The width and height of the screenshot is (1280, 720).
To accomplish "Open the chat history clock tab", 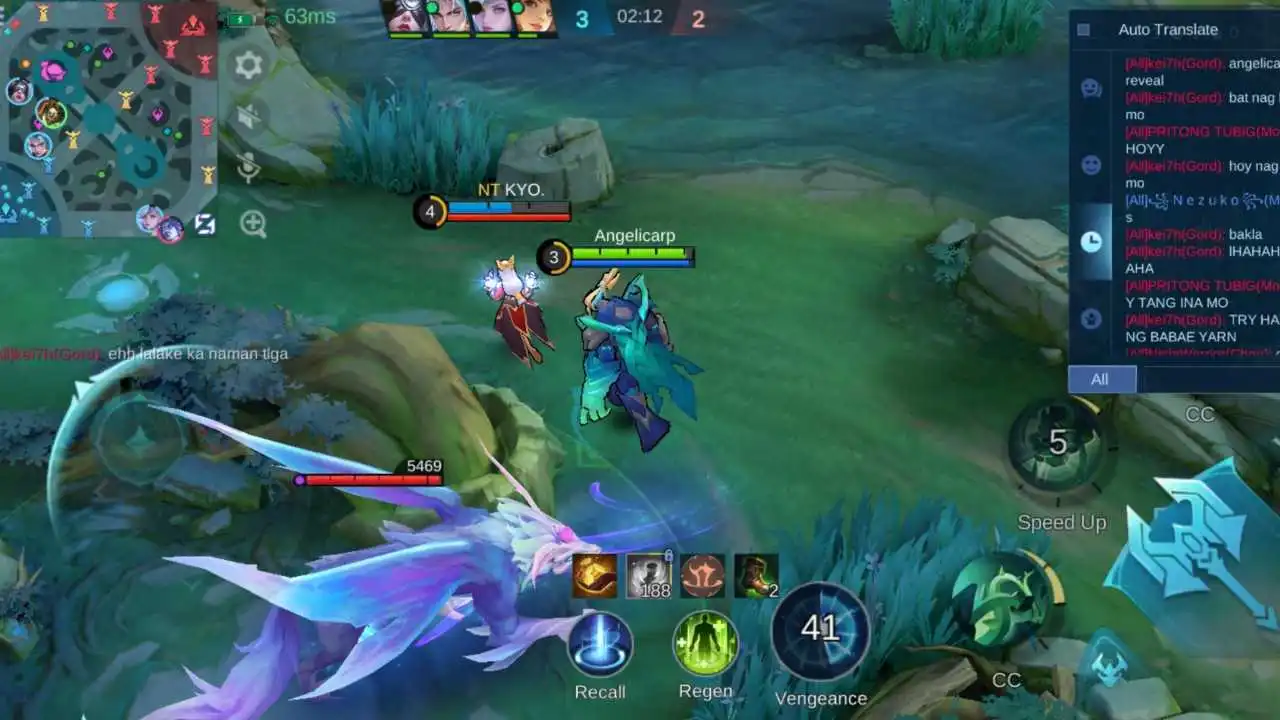I will (x=1092, y=240).
